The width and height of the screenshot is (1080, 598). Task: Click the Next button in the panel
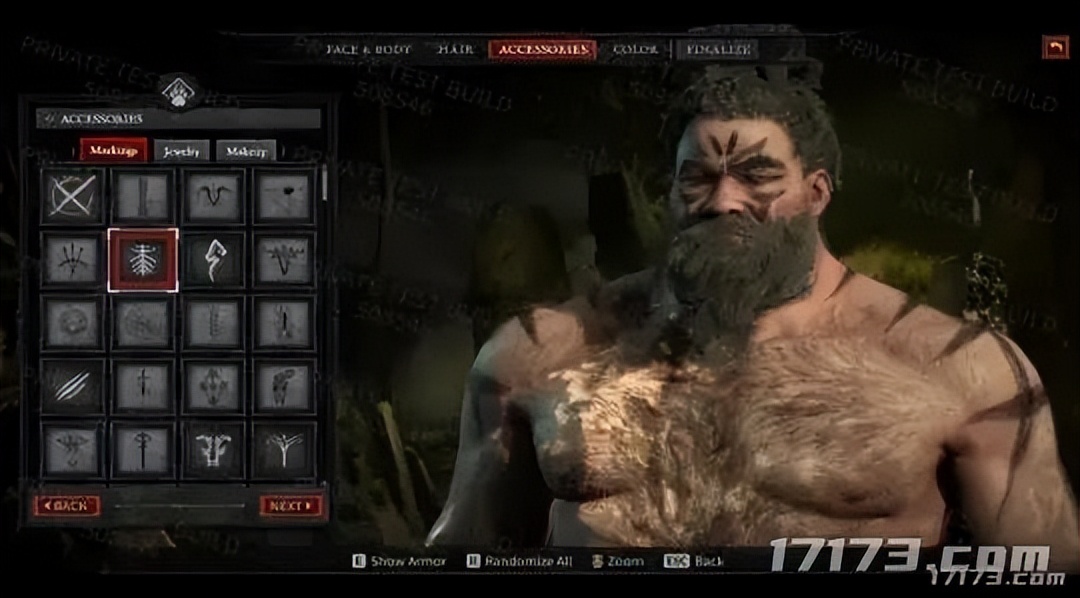tap(291, 506)
